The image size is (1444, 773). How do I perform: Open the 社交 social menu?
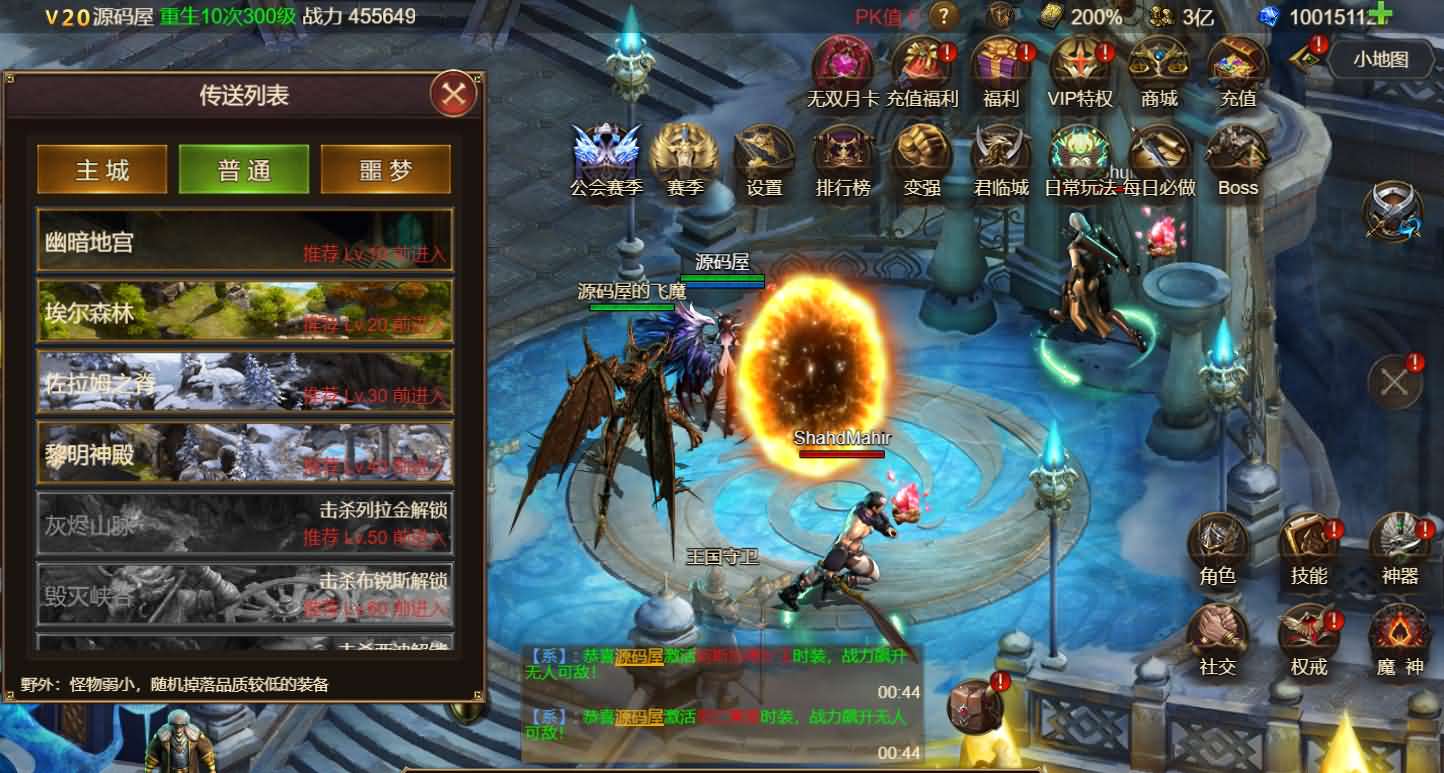point(1217,638)
